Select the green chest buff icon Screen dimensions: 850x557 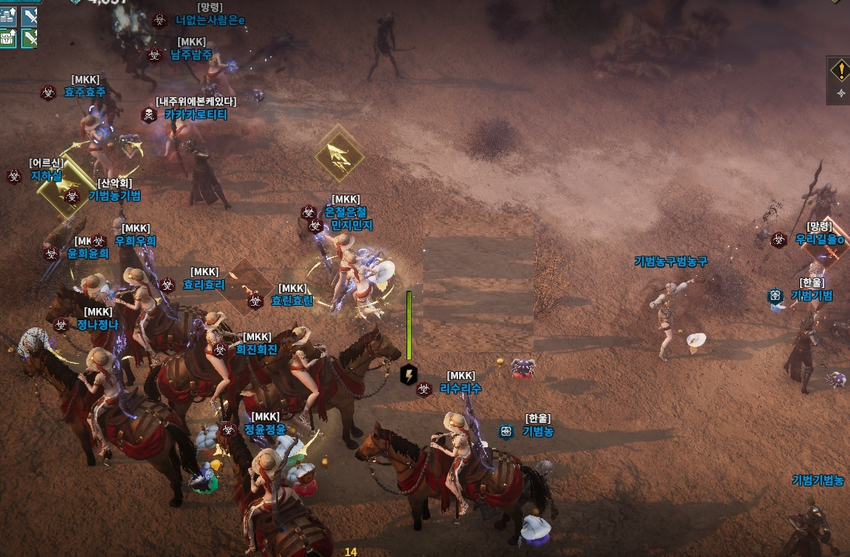click(x=8, y=38)
